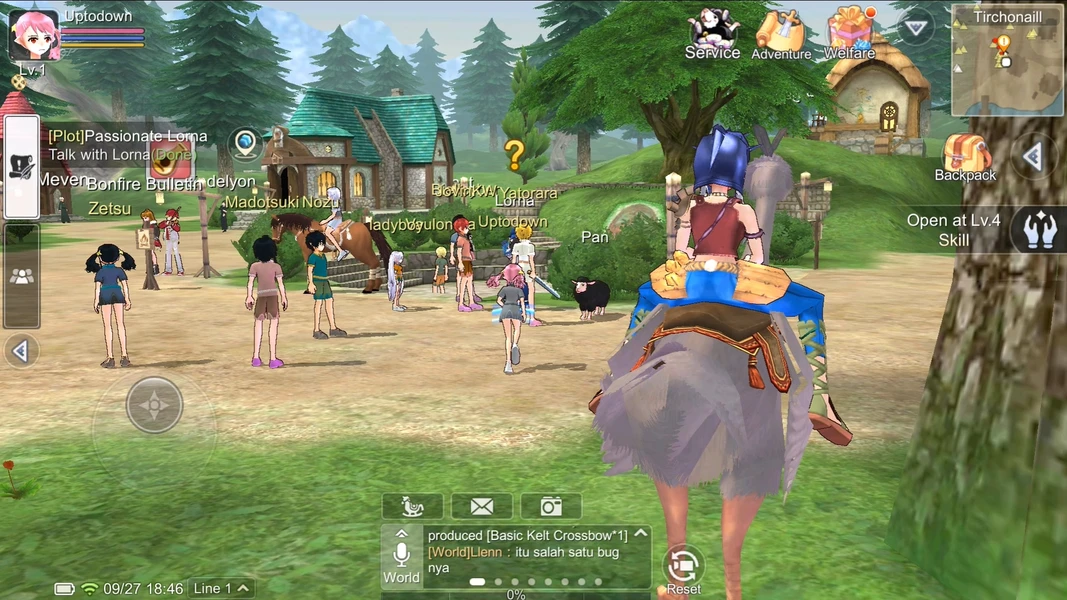1067x600 pixels.
Task: Tap the World voice chat microphone
Action: tap(401, 557)
